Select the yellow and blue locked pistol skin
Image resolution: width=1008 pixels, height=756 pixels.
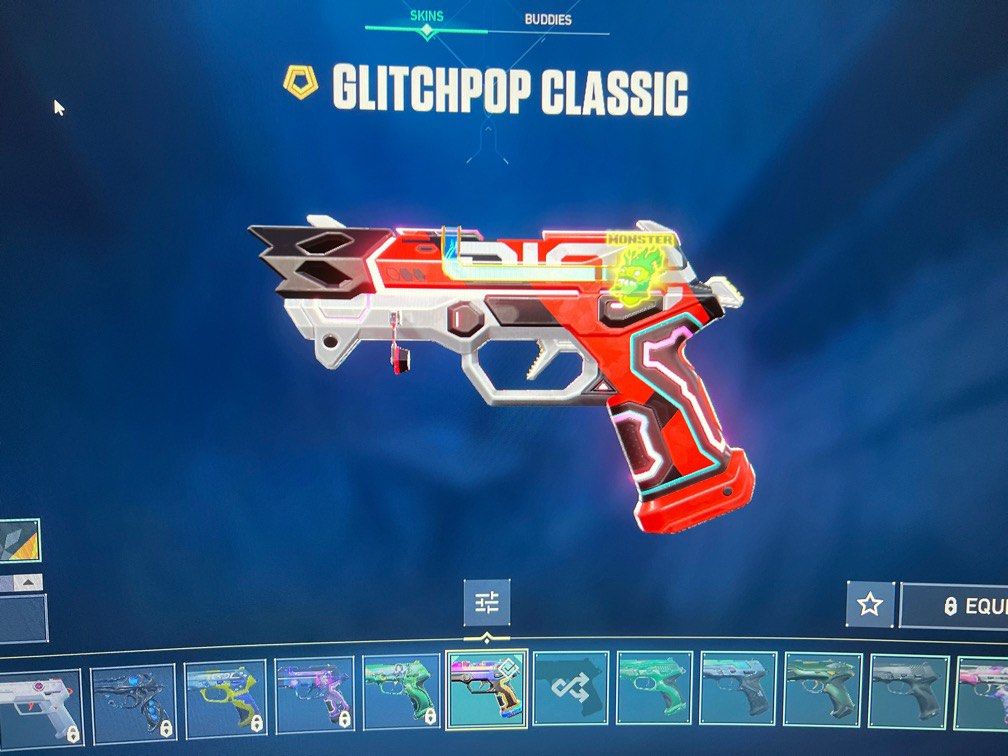pos(223,698)
